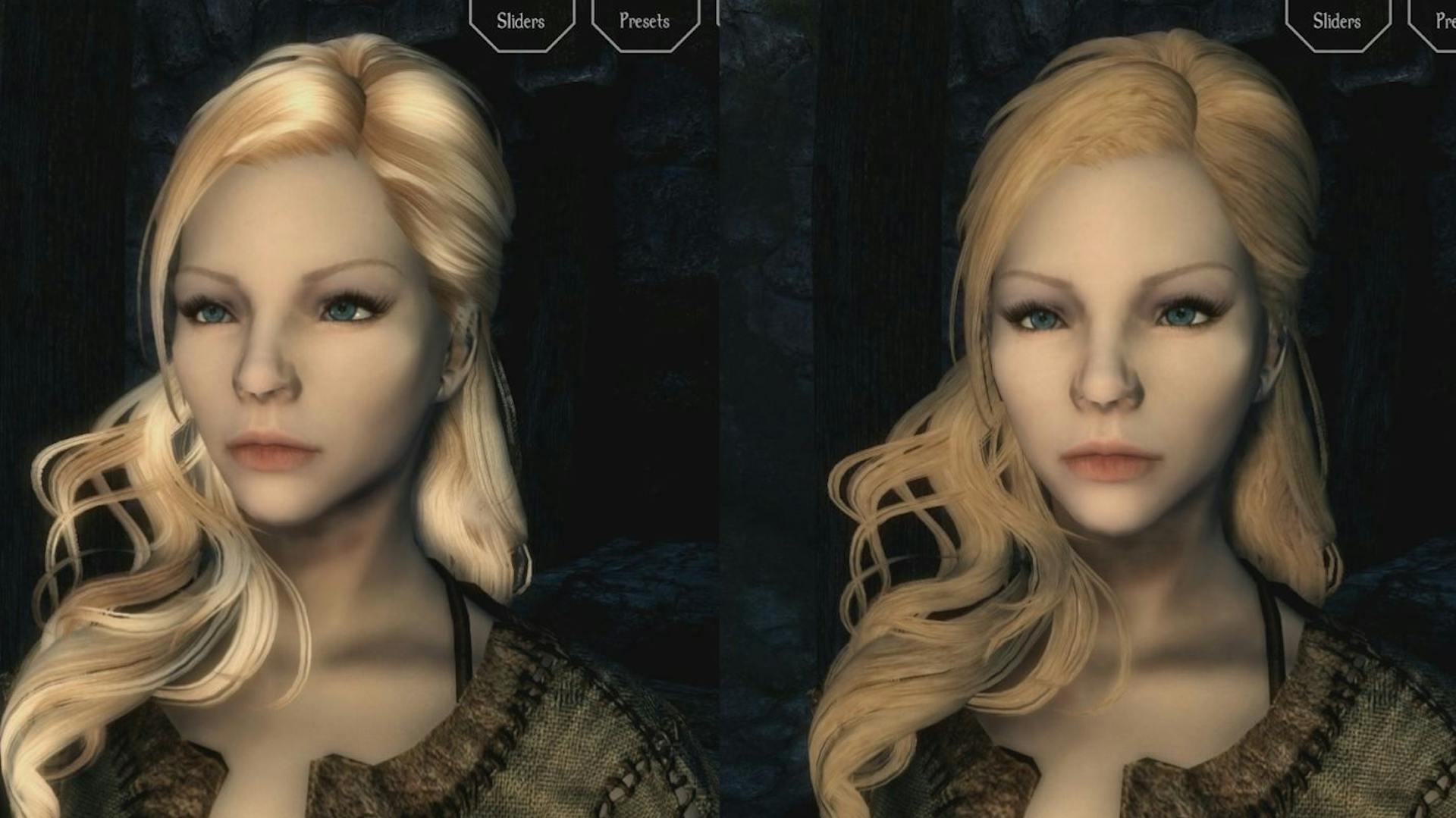This screenshot has width=1456, height=818.
Task: Click the Sliders octagonal button on the left
Action: coord(520,21)
